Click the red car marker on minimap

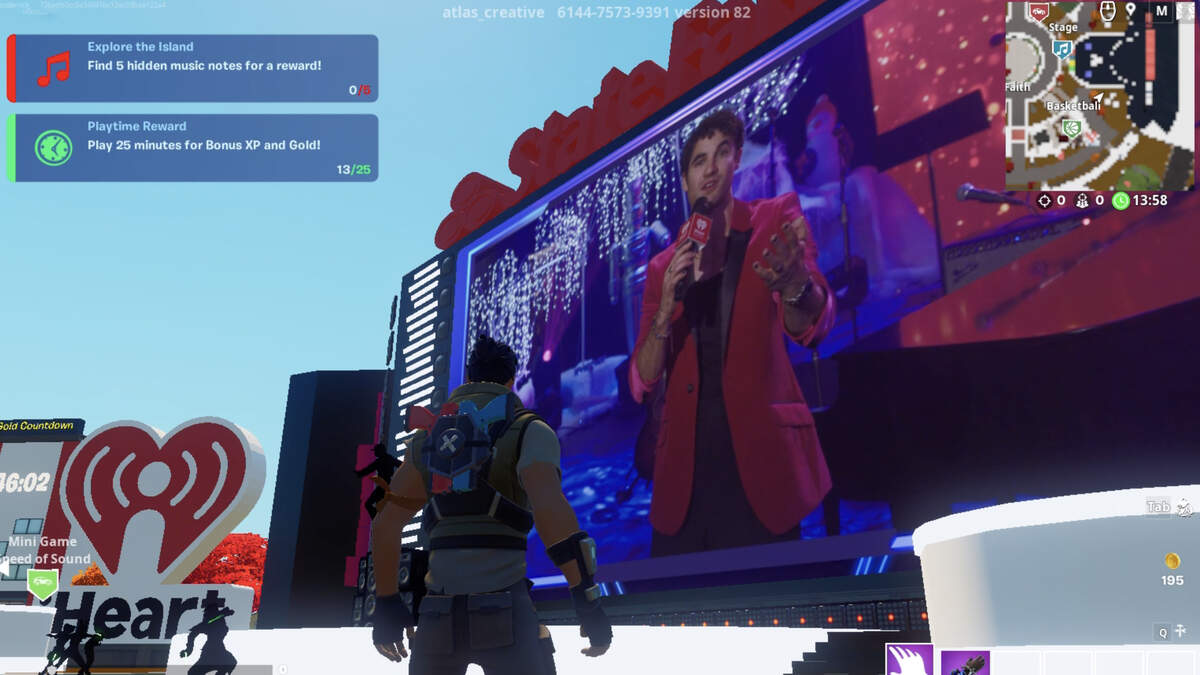coord(1039,13)
